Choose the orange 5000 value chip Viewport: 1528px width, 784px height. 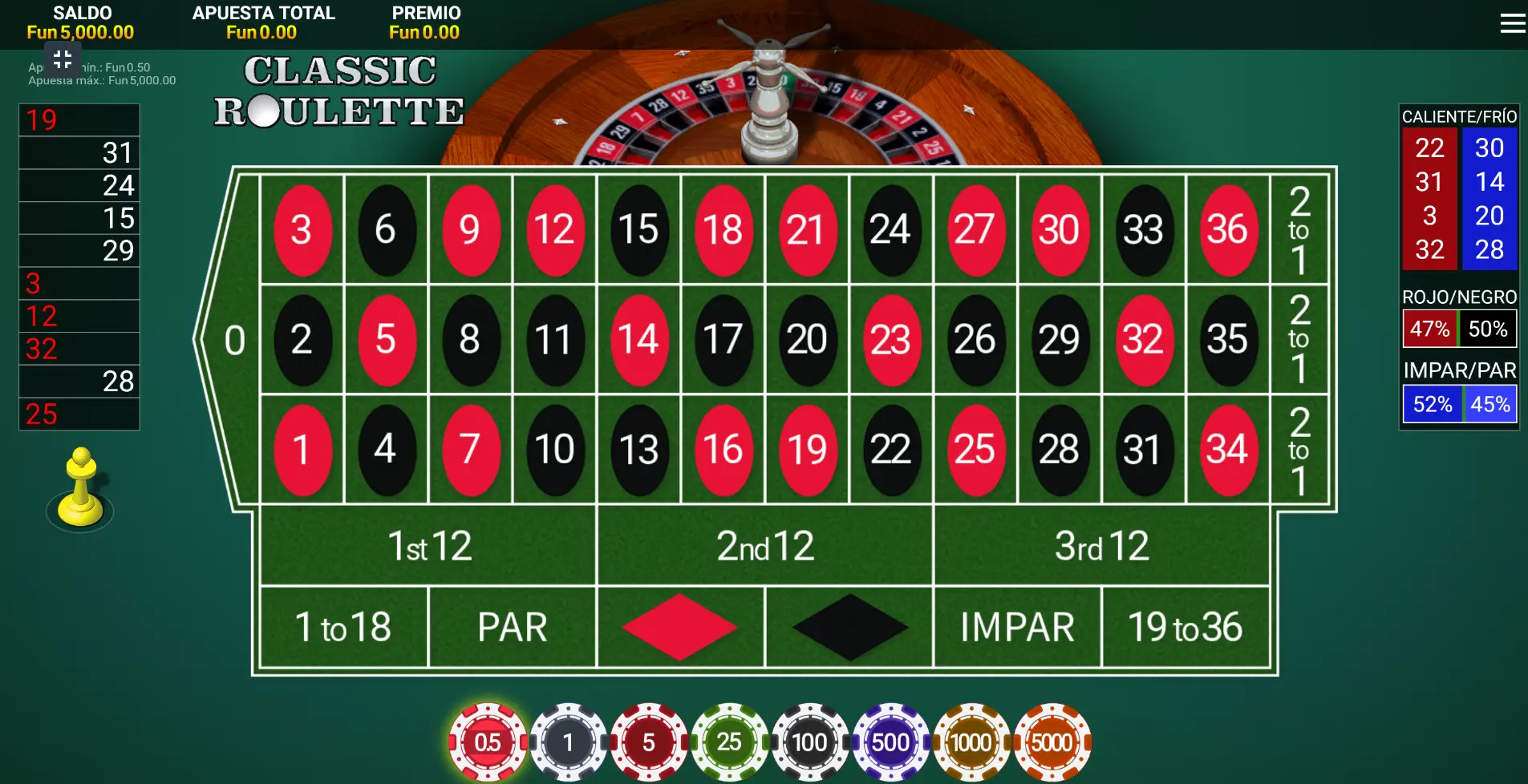(1052, 742)
